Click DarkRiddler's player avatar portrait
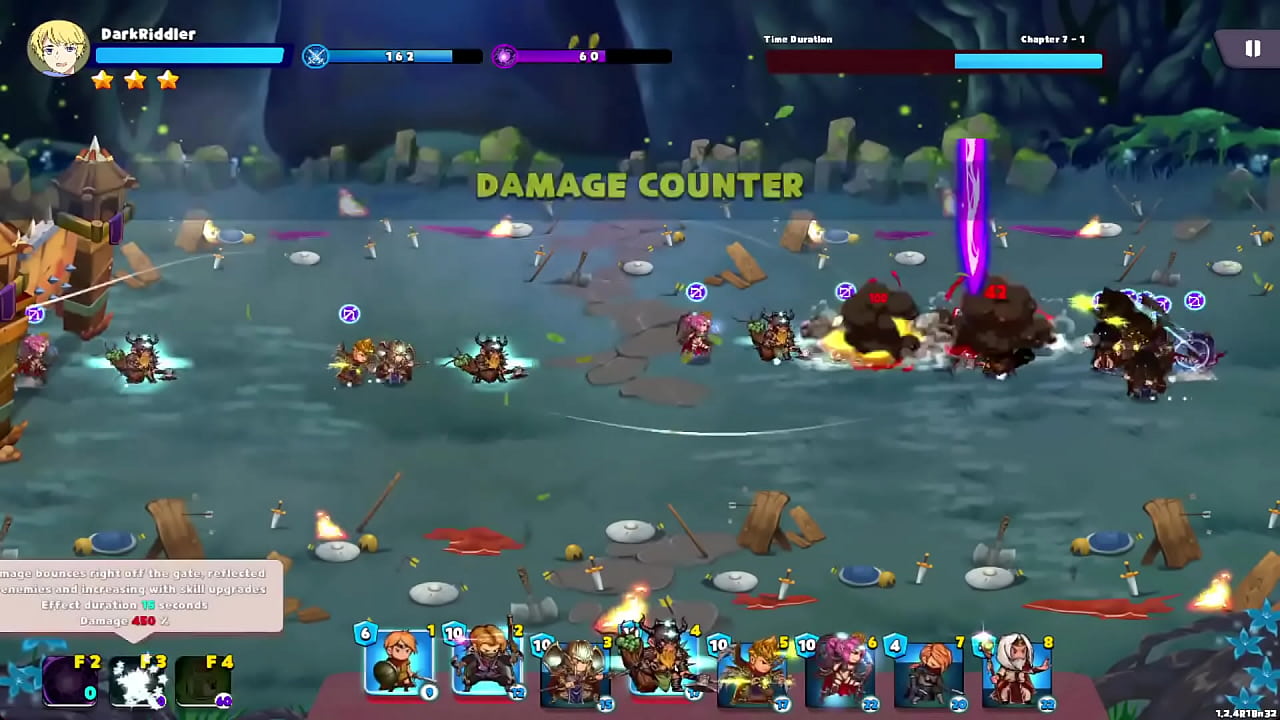Image resolution: width=1280 pixels, height=720 pixels. pyautogui.click(x=58, y=48)
